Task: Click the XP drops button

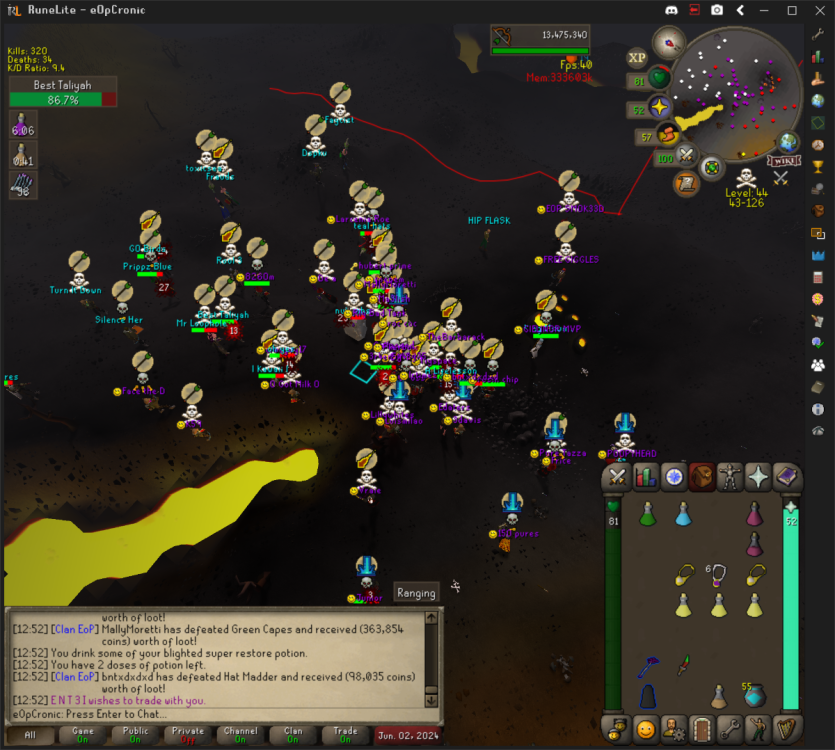Action: (x=637, y=58)
